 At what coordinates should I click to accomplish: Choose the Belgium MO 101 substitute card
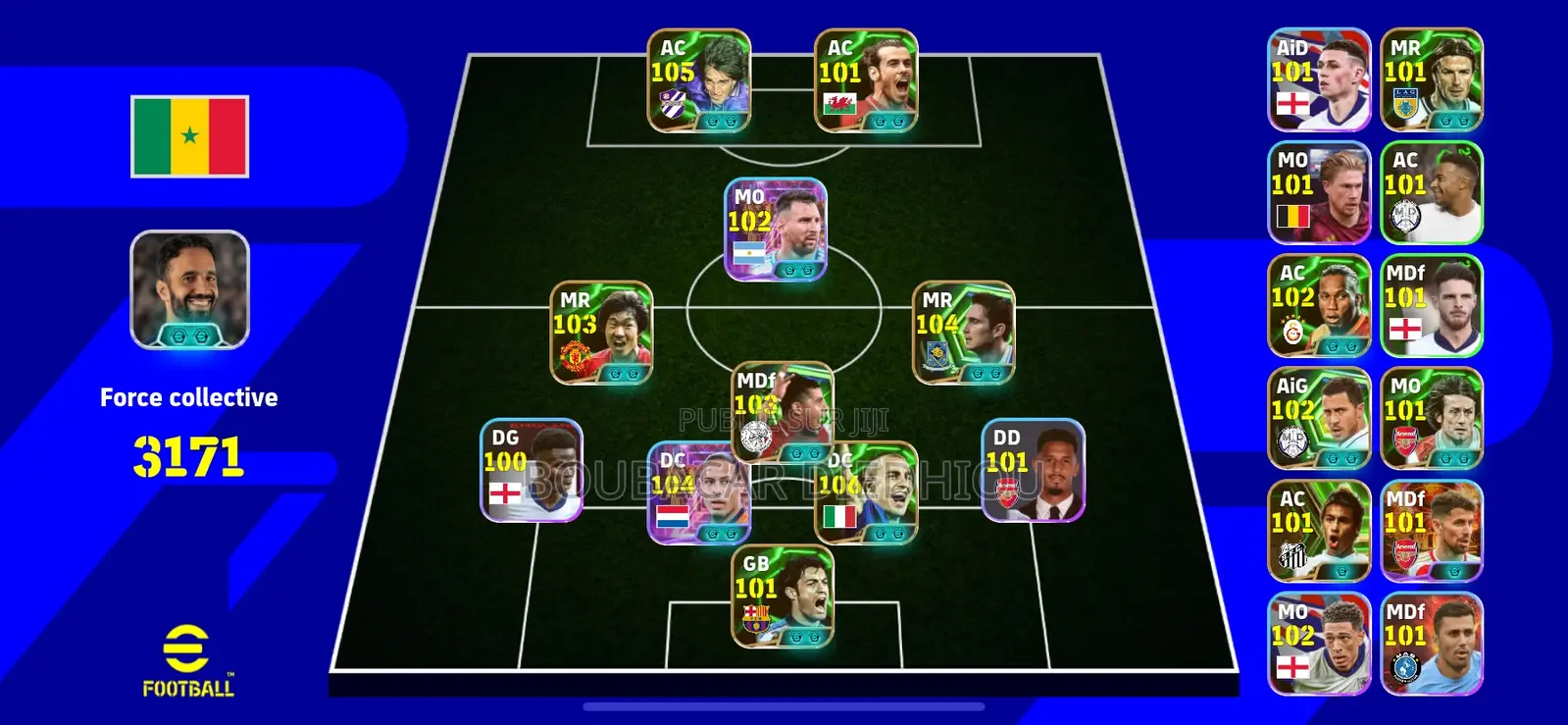click(1319, 193)
